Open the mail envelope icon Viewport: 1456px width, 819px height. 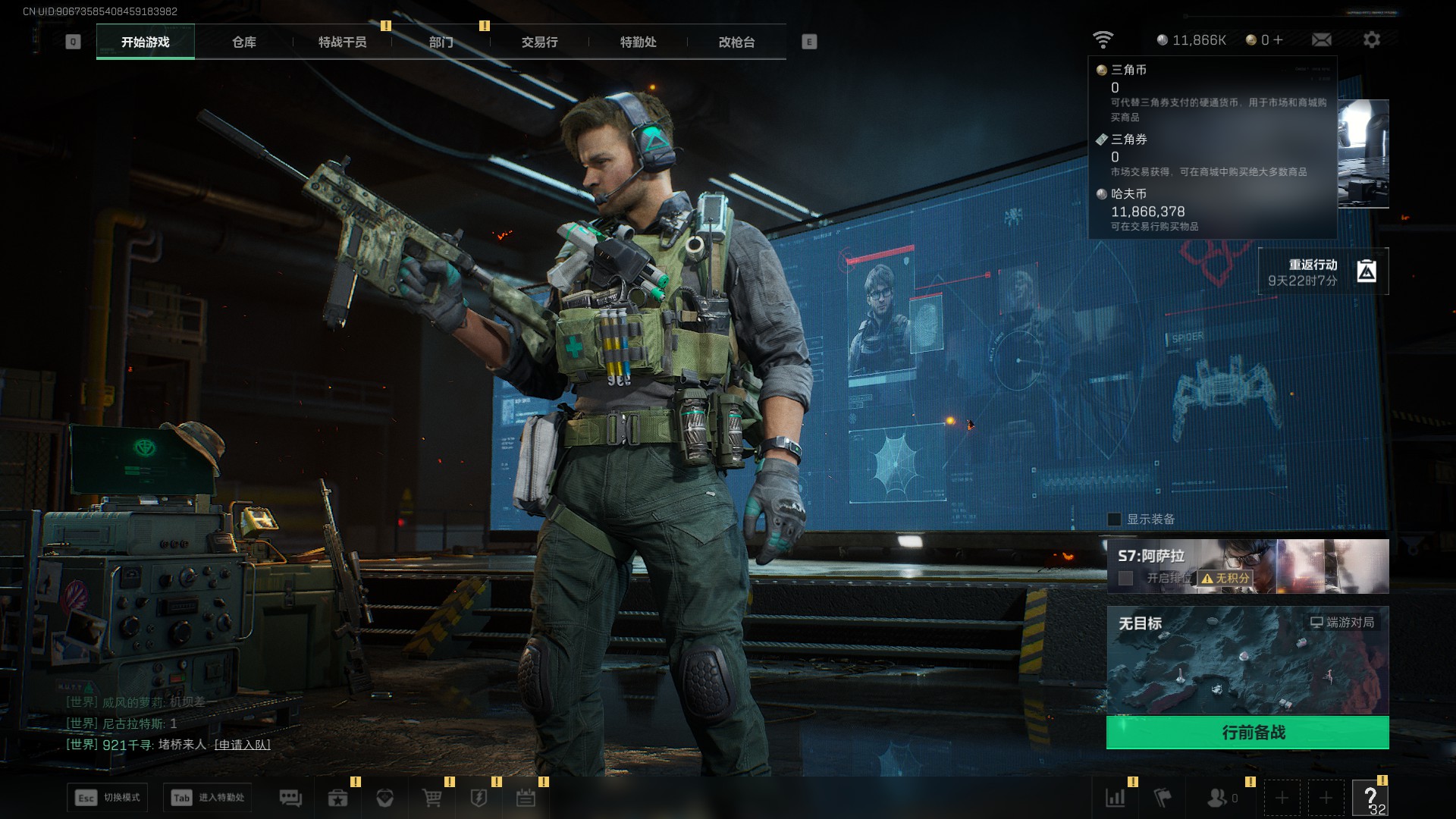click(x=1321, y=39)
